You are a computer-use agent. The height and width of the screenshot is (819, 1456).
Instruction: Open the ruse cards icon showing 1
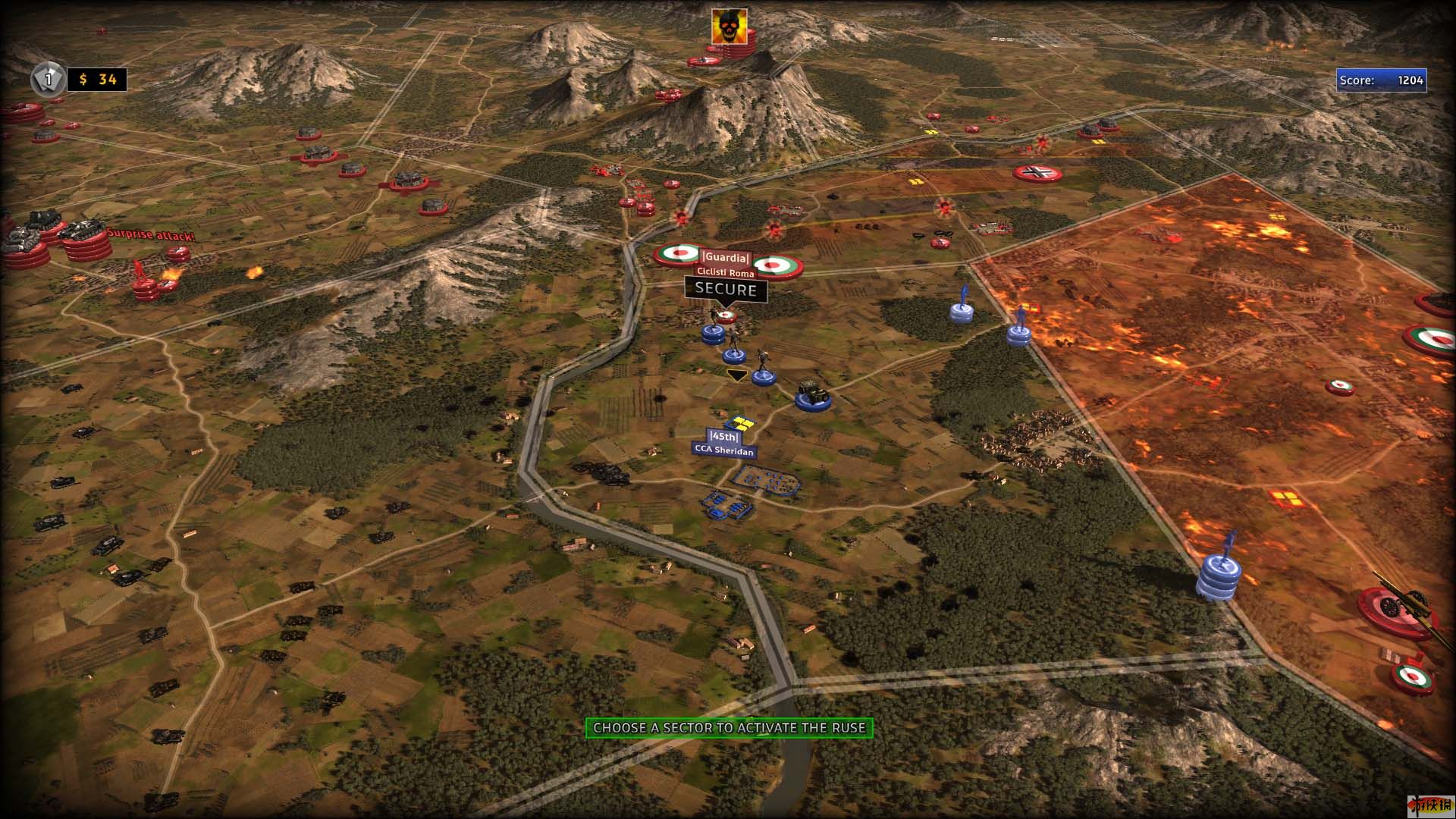pos(48,79)
